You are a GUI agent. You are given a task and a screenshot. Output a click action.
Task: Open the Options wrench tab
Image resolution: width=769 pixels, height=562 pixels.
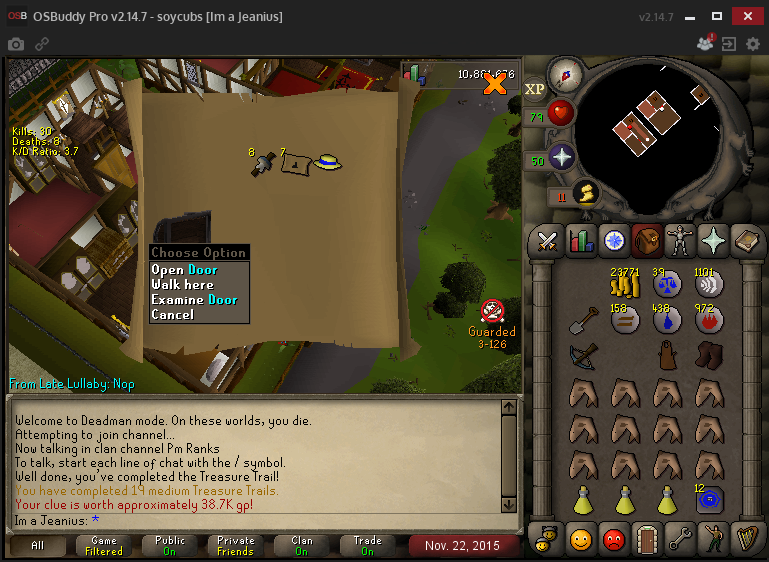(x=679, y=538)
